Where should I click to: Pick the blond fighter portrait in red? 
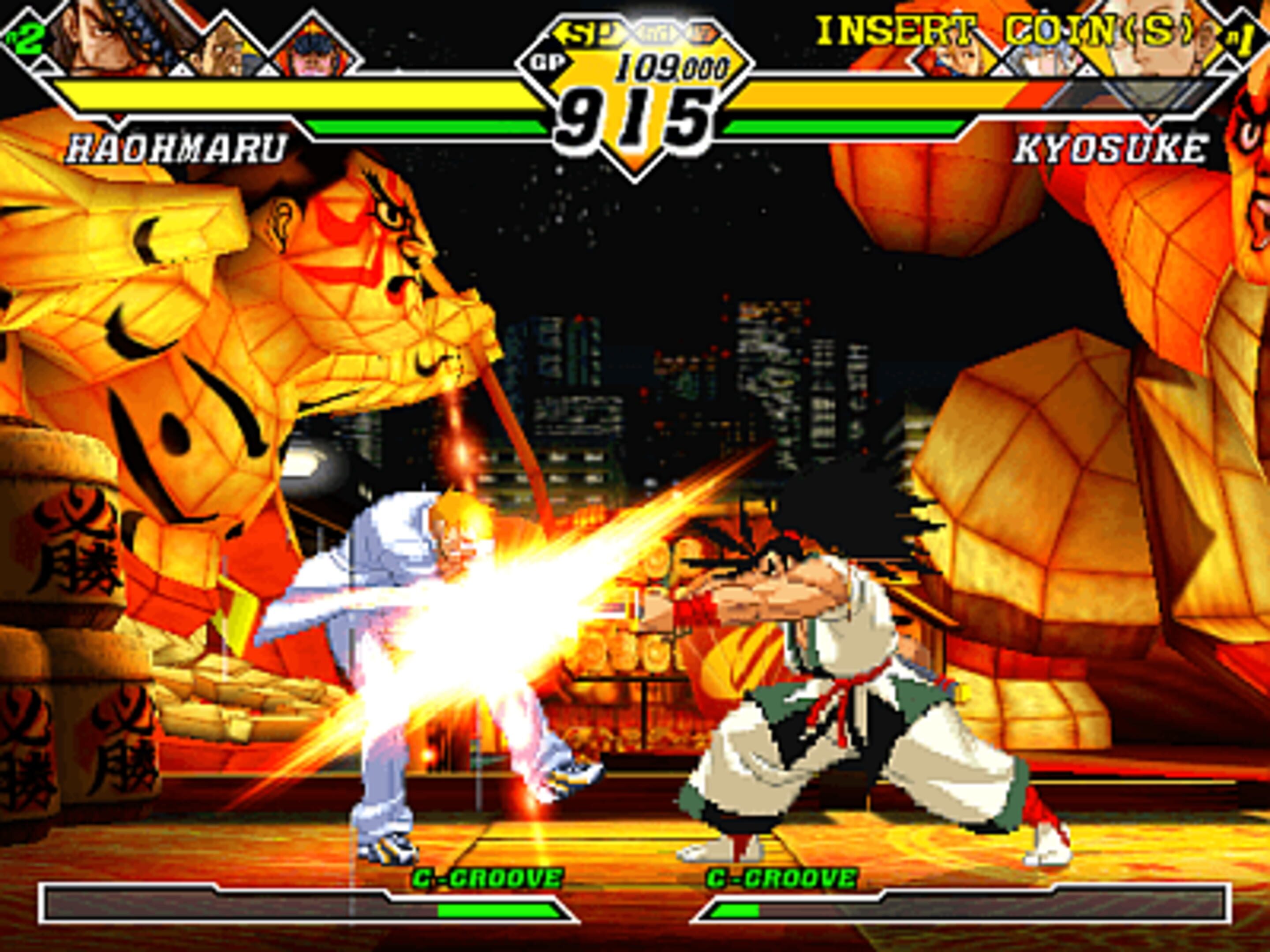point(956,57)
